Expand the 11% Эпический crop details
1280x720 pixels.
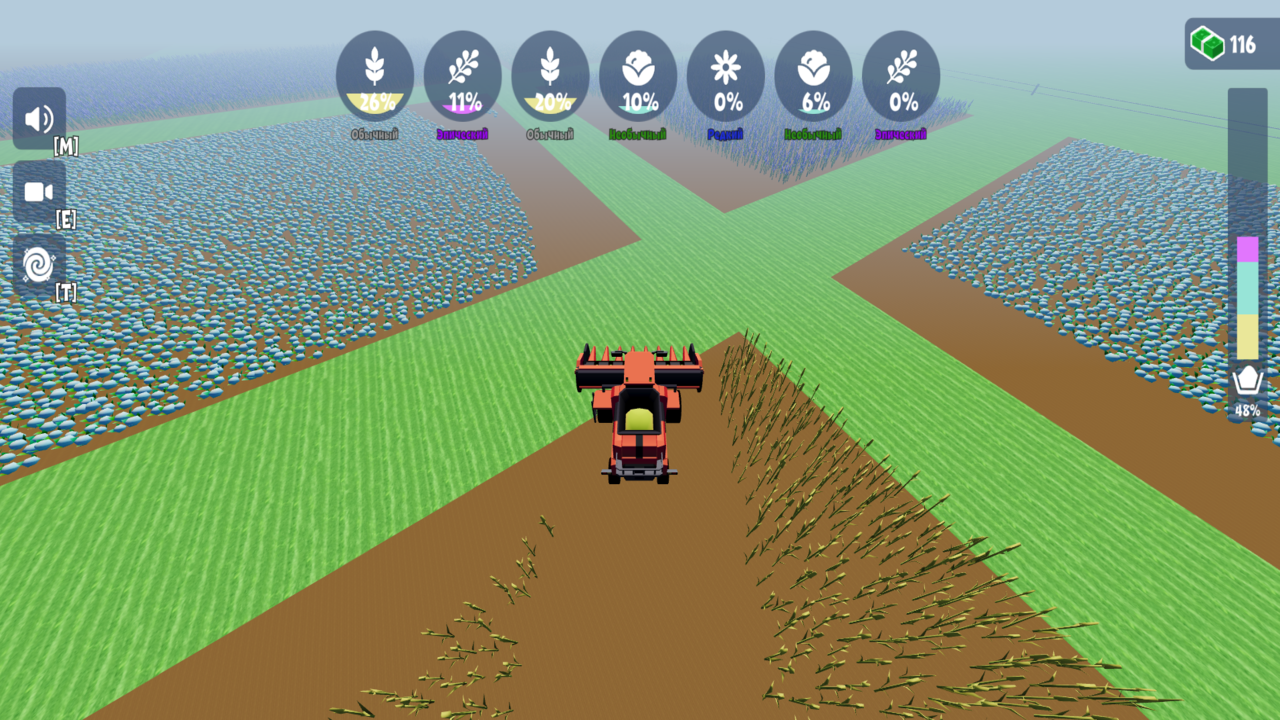(x=463, y=75)
